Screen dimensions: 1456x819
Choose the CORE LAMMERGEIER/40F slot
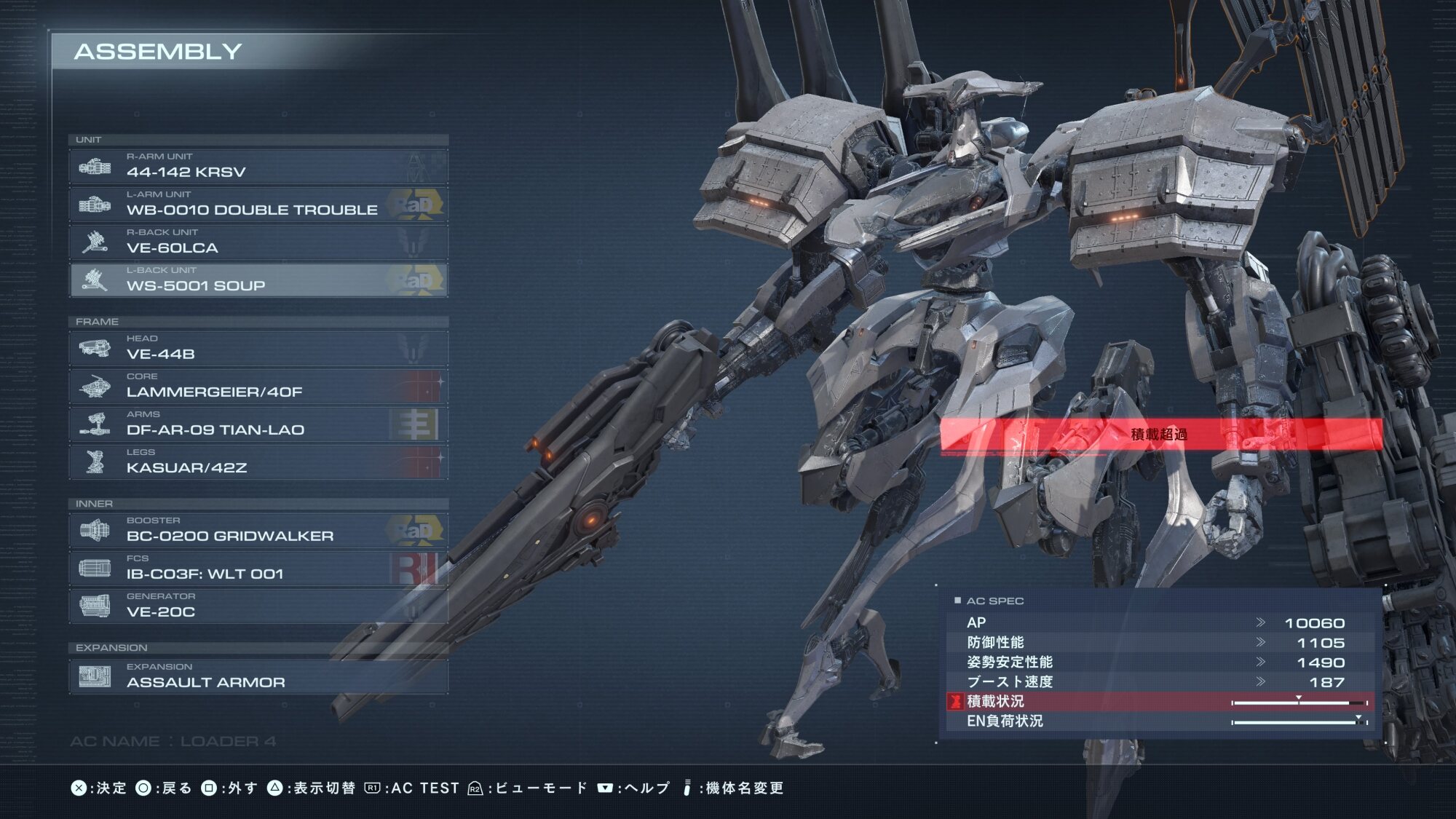[258, 386]
